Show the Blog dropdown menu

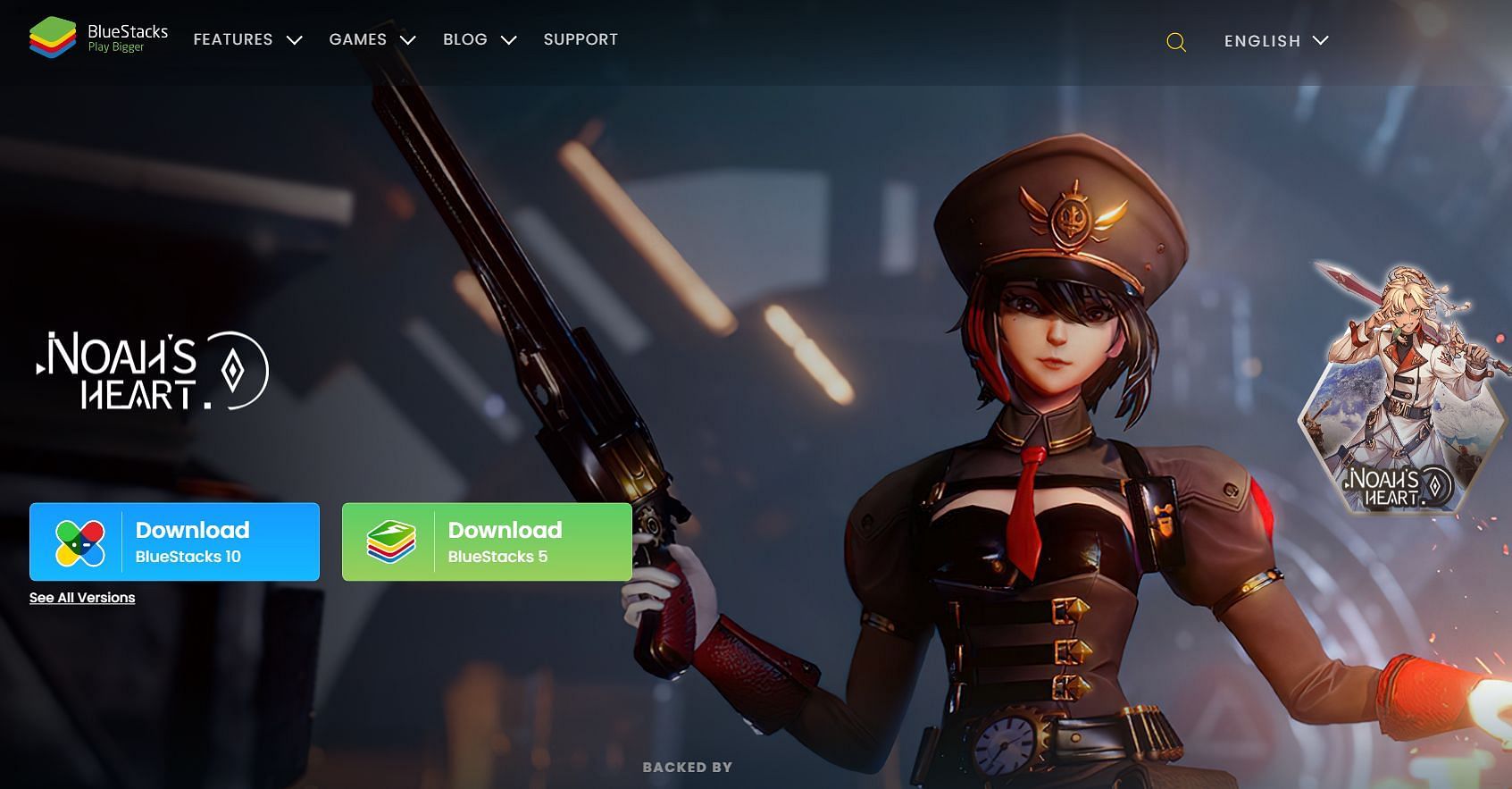tap(479, 40)
